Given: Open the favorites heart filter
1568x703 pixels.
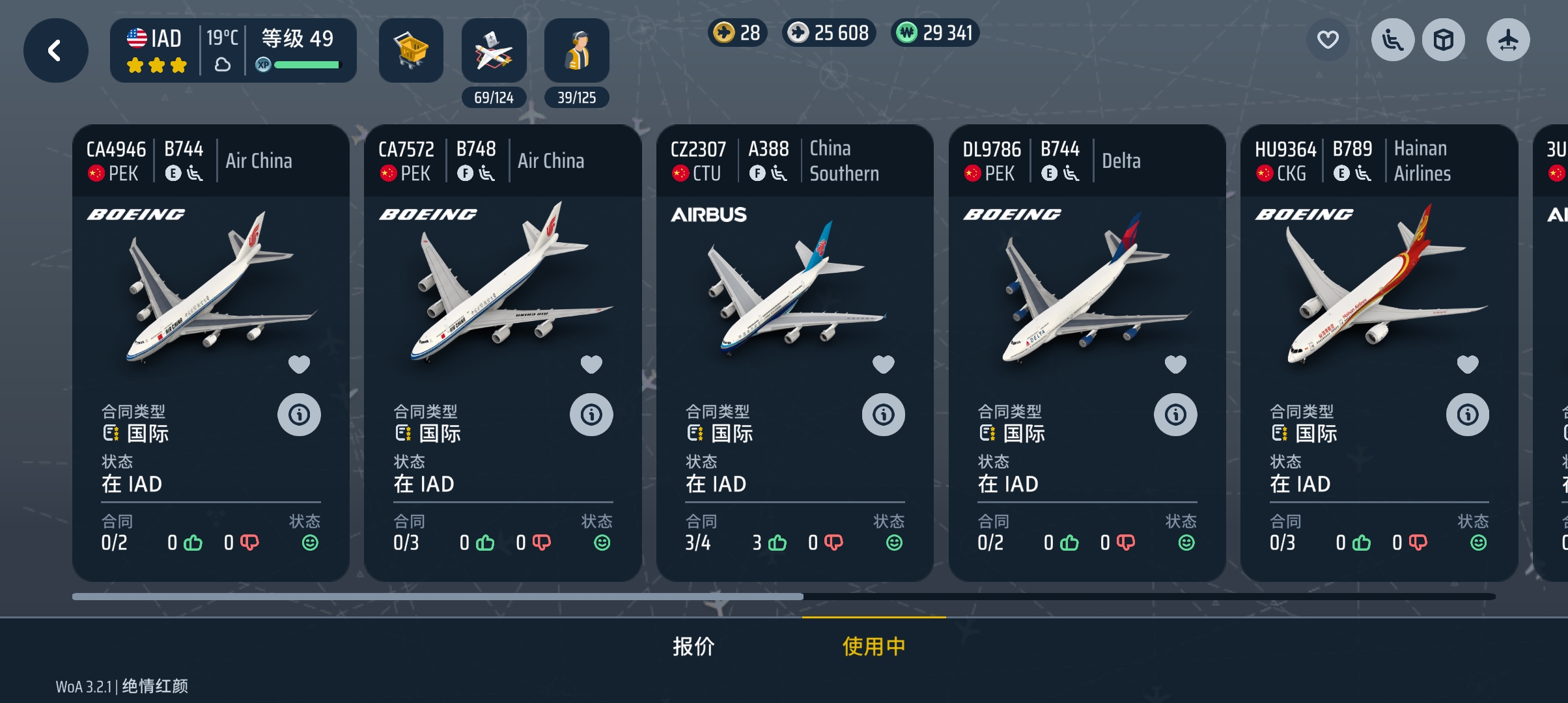Looking at the screenshot, I should 1328,40.
